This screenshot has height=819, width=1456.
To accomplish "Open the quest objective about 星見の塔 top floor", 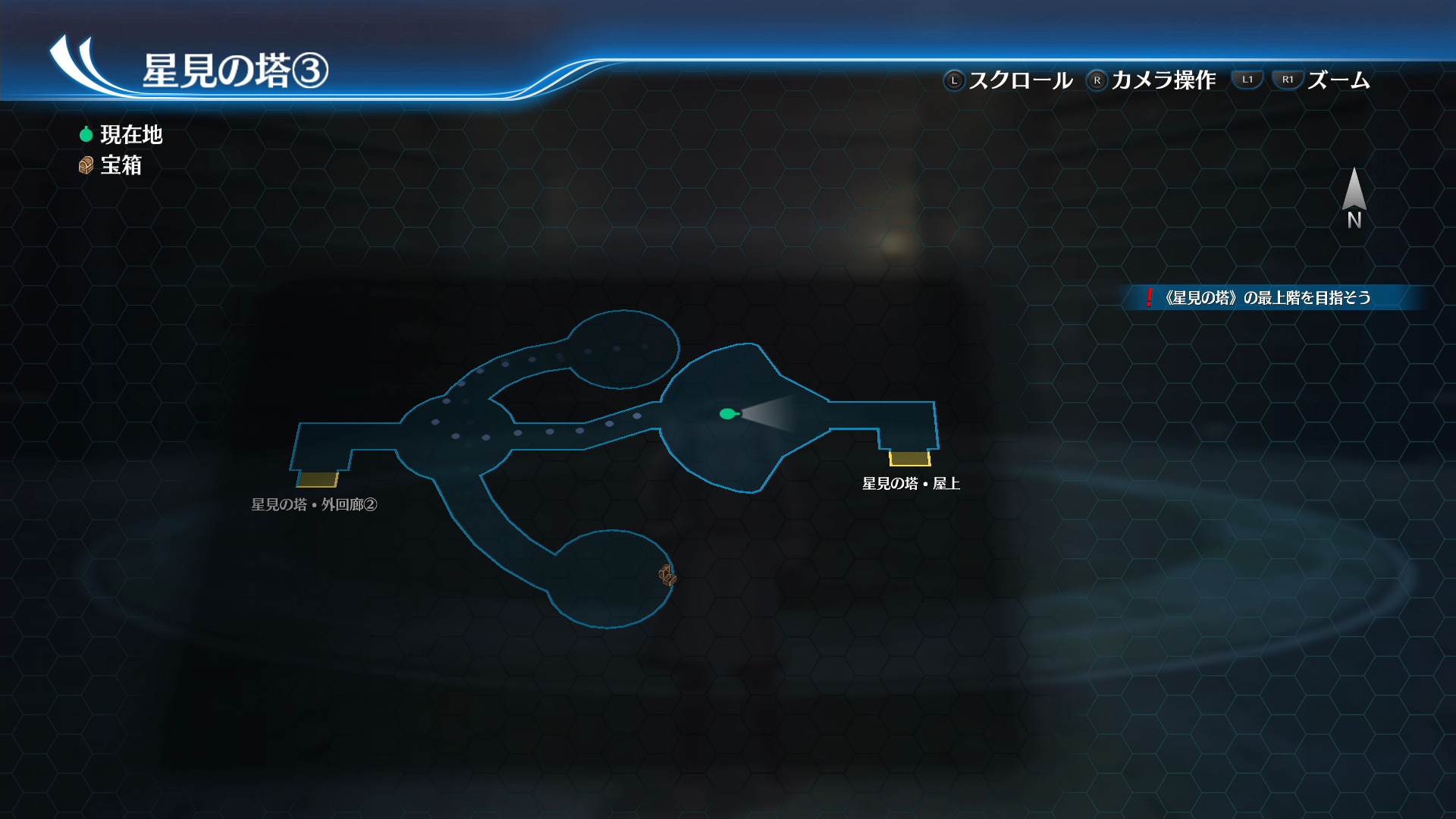I will (1267, 298).
